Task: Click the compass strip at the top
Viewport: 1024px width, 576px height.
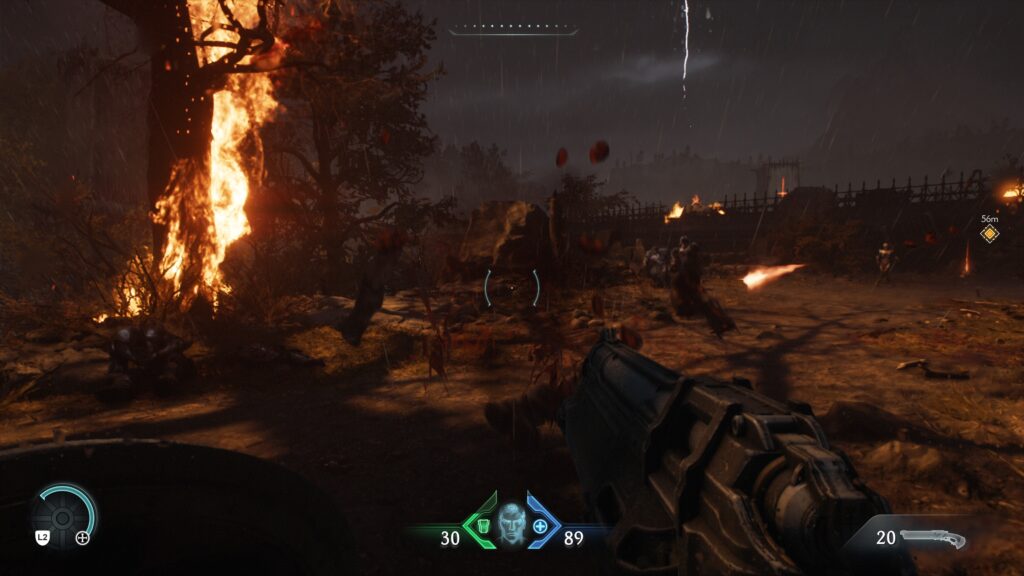Action: coord(513,30)
